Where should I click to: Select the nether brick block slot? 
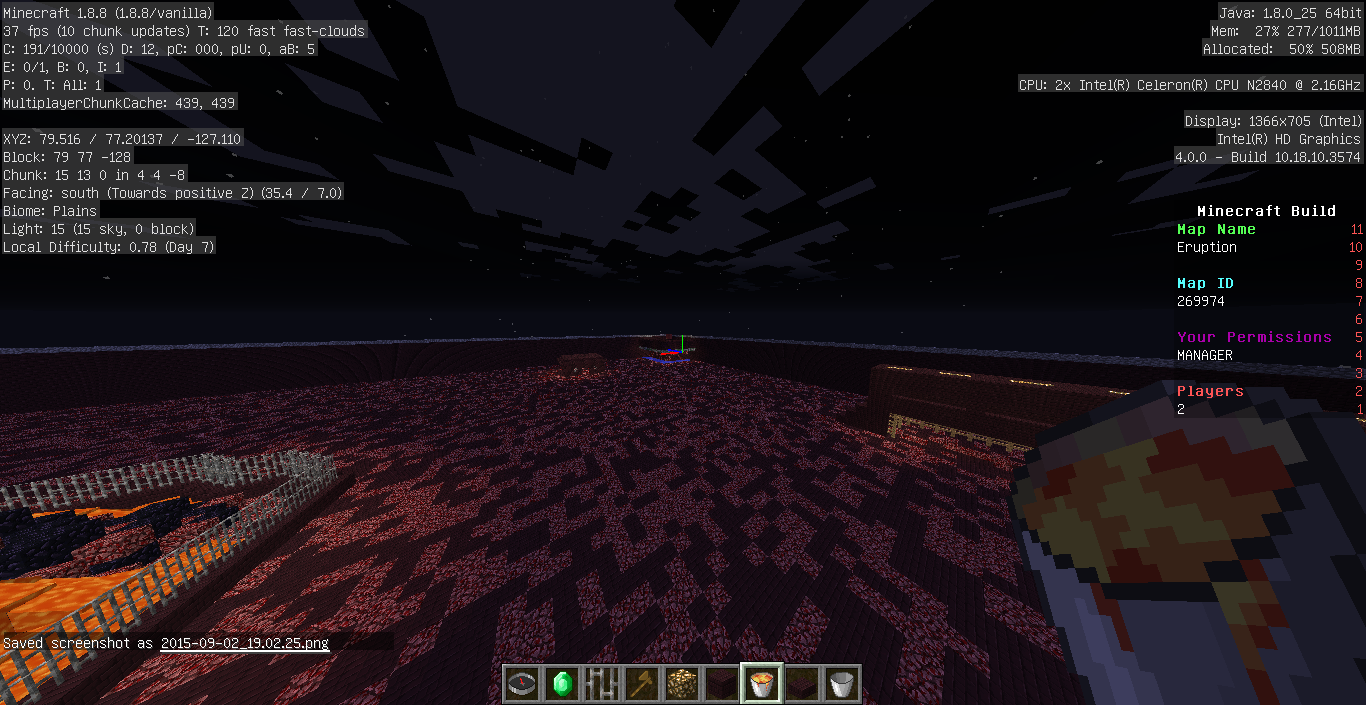point(721,684)
